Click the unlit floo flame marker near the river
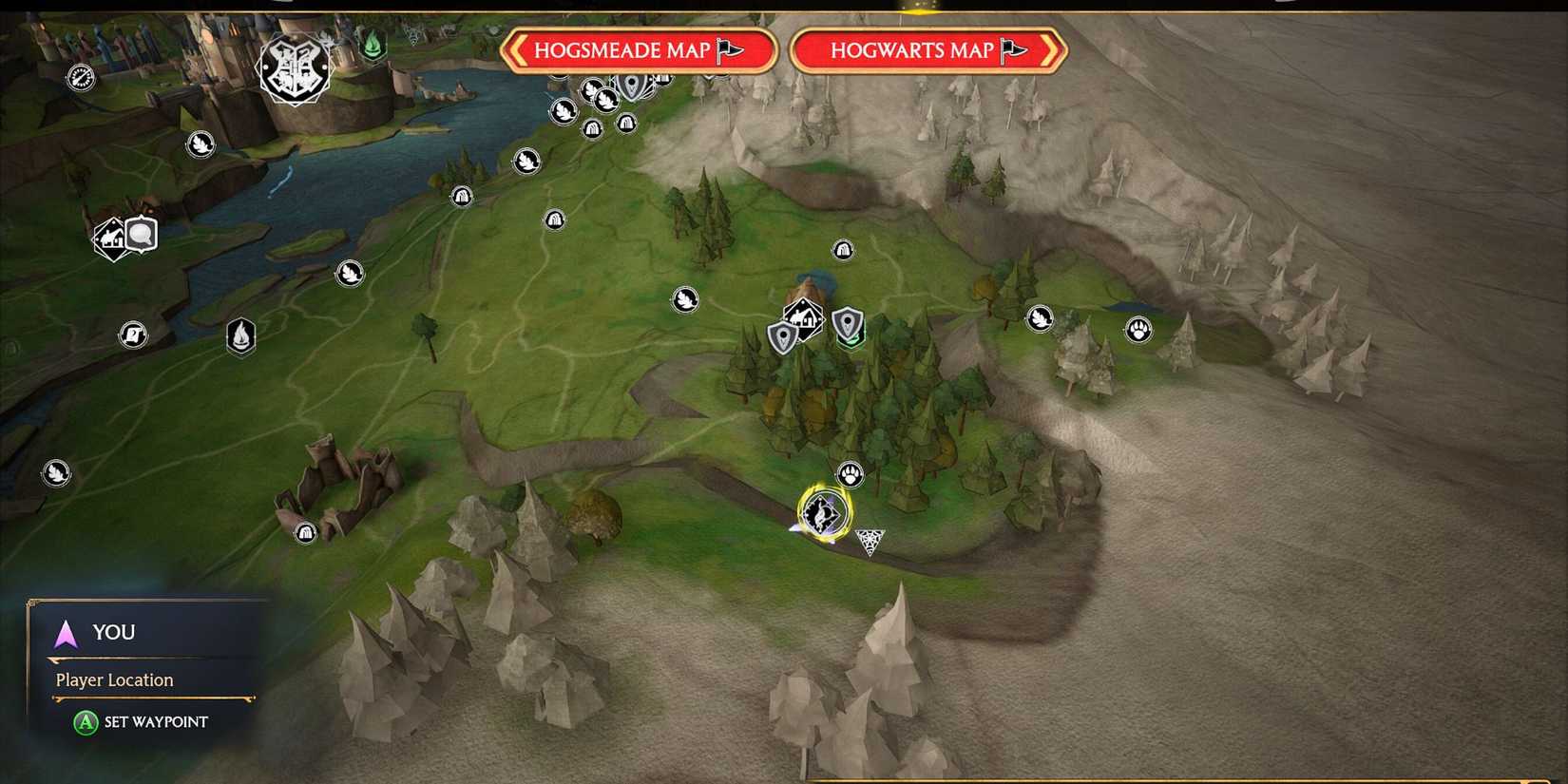 [x=240, y=336]
